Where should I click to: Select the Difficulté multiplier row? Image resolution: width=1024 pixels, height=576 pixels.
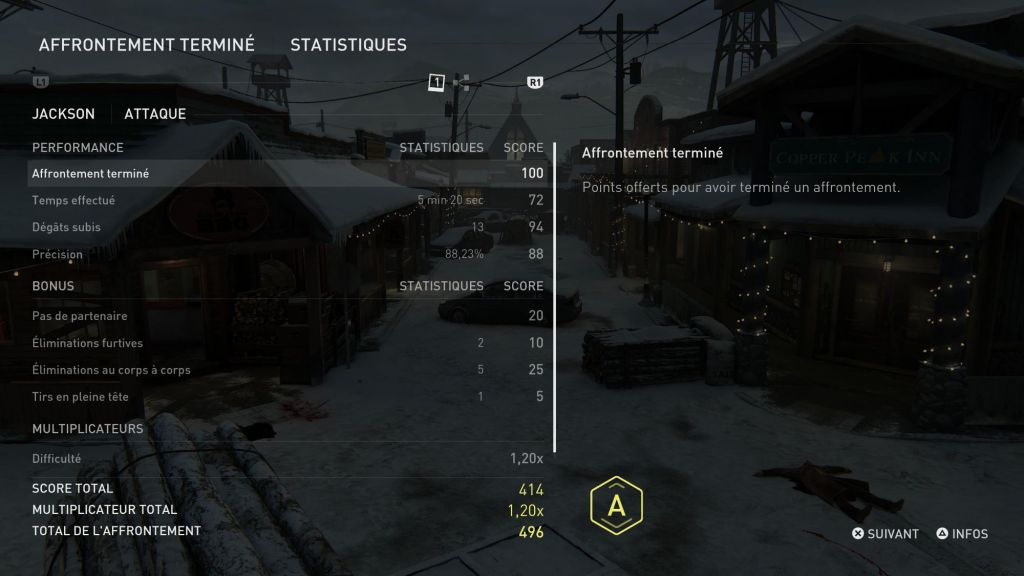288,458
